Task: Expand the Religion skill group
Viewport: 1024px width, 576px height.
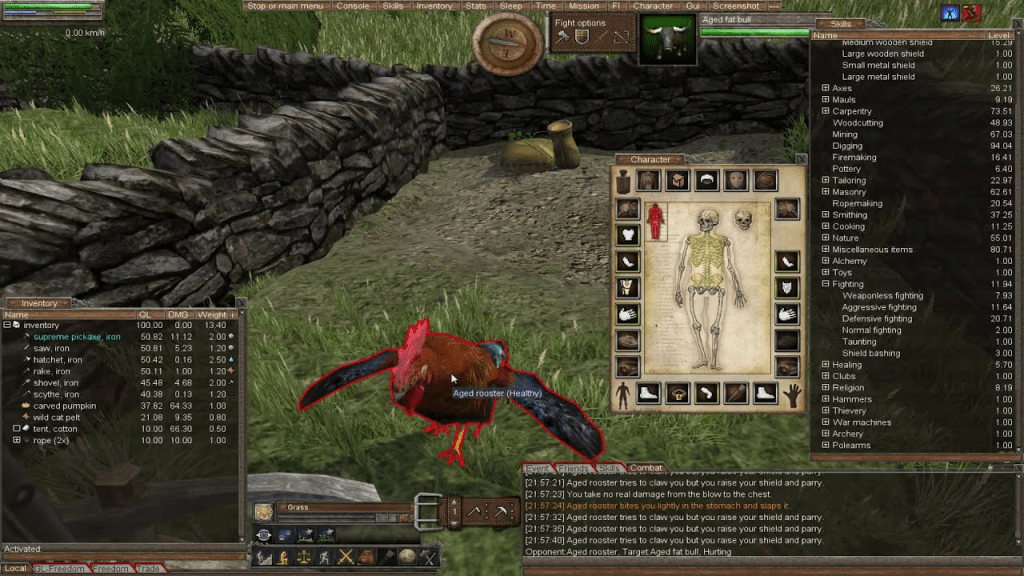Action: [x=826, y=388]
